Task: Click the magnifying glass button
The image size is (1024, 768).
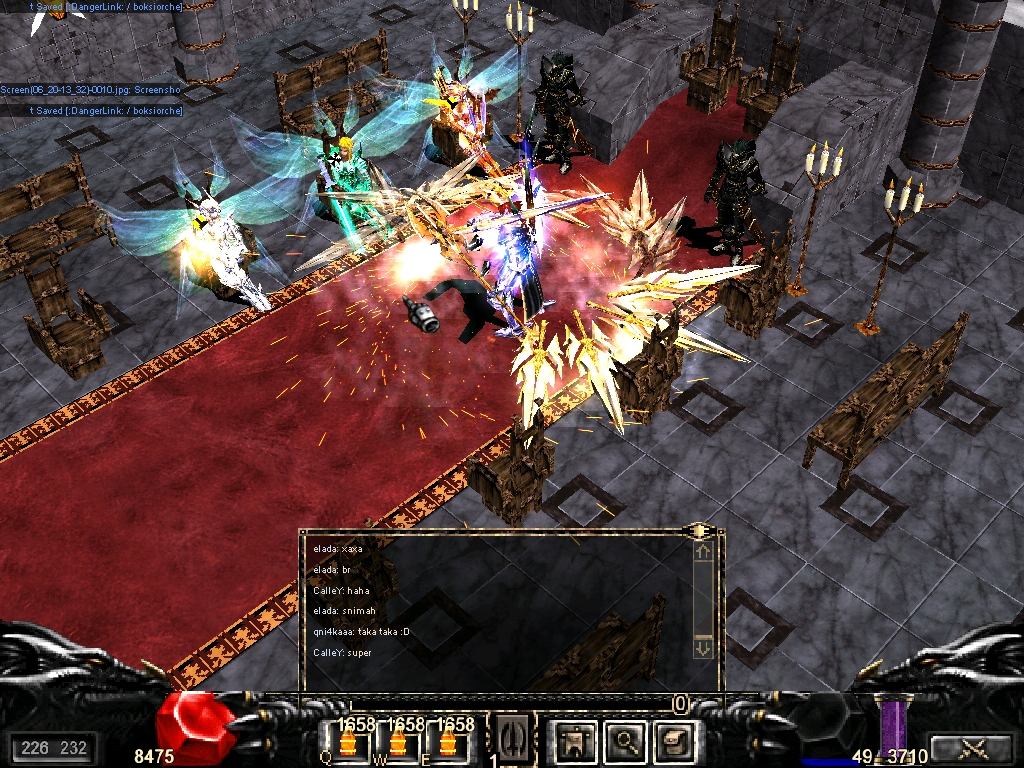Action: tap(627, 740)
